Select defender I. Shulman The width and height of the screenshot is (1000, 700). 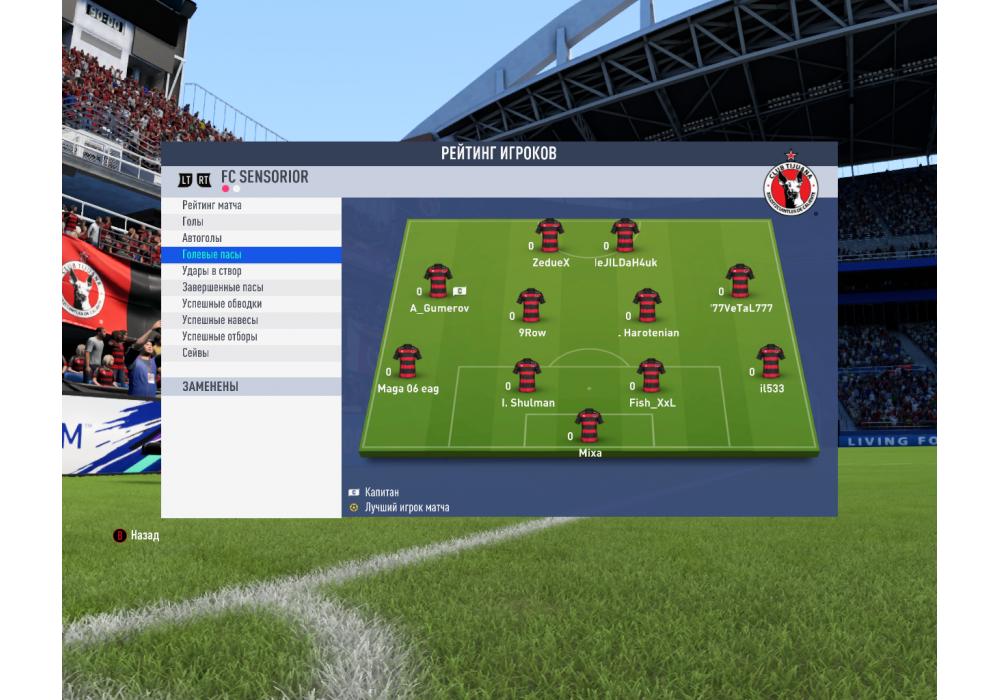[527, 376]
